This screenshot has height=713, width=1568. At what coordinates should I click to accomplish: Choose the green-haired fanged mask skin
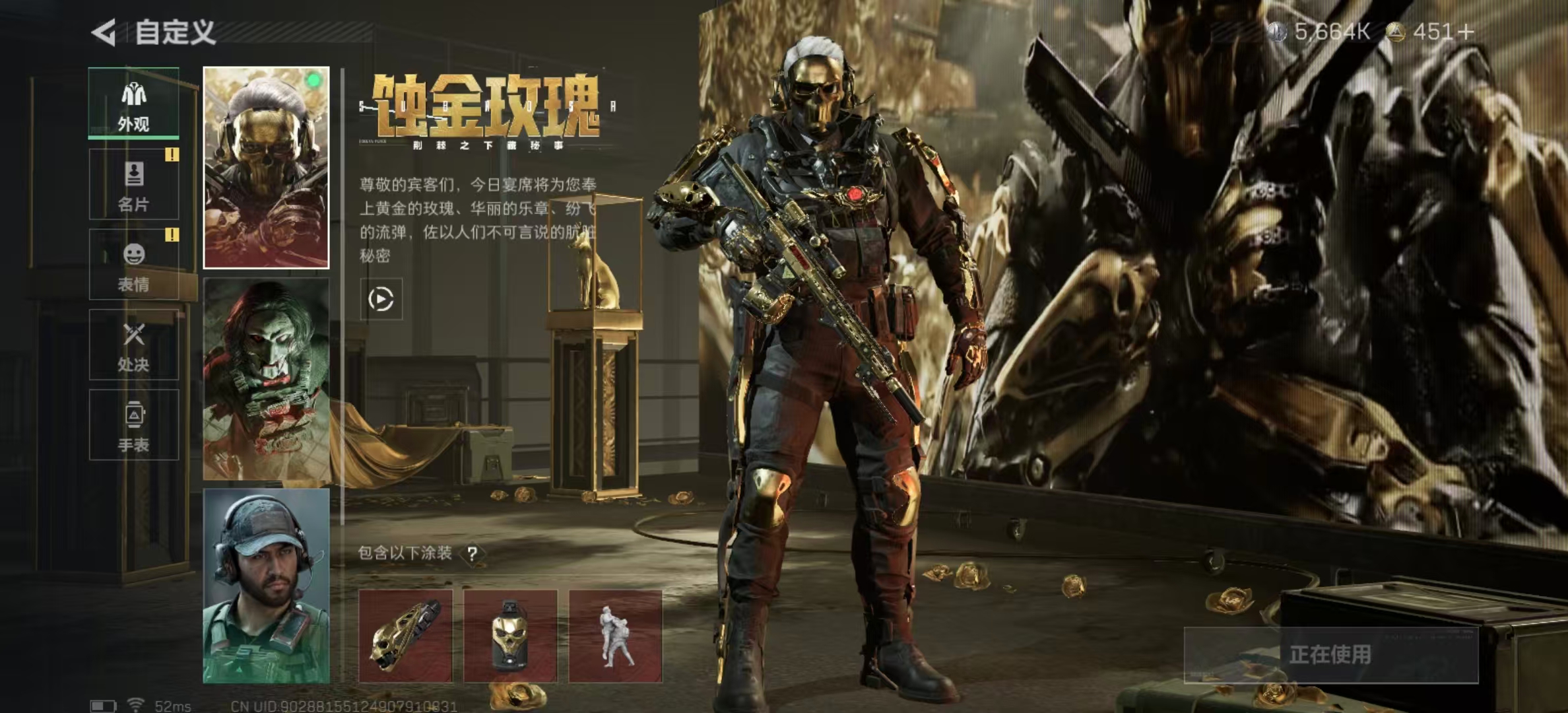(x=266, y=379)
